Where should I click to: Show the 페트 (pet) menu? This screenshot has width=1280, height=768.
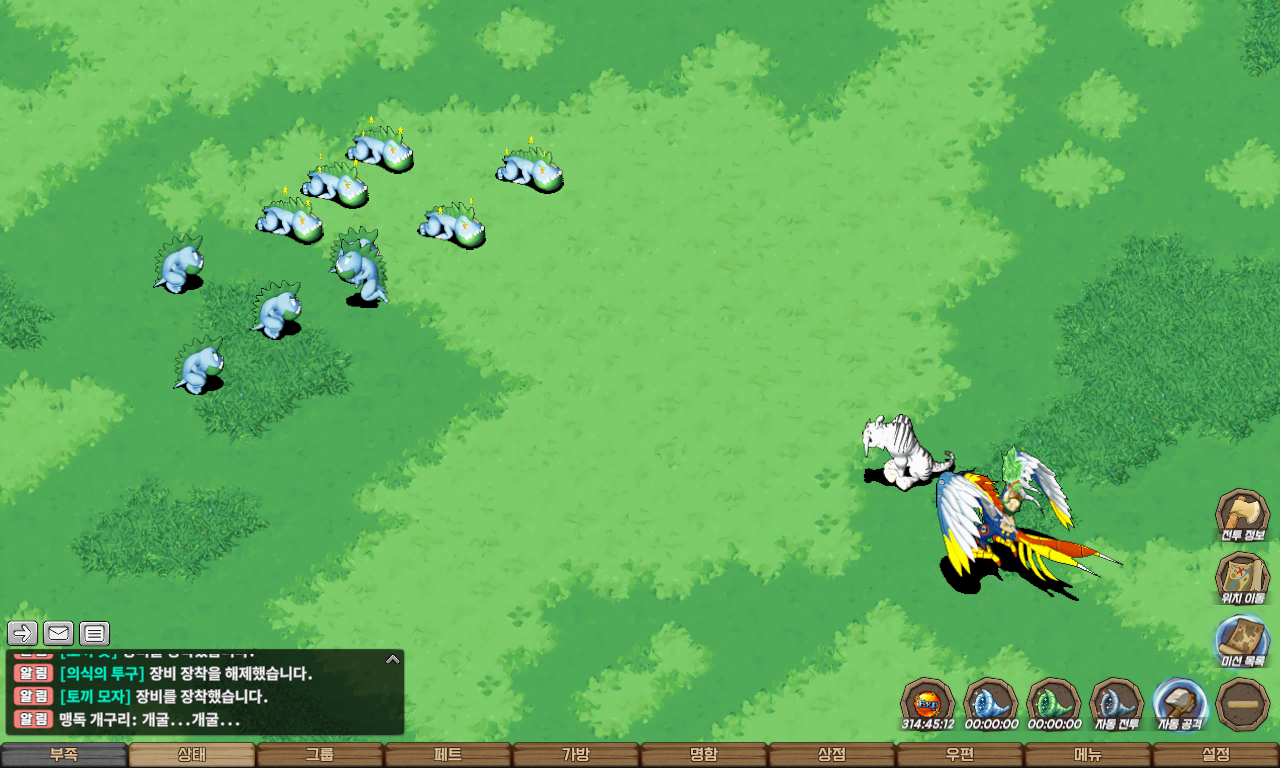[448, 755]
